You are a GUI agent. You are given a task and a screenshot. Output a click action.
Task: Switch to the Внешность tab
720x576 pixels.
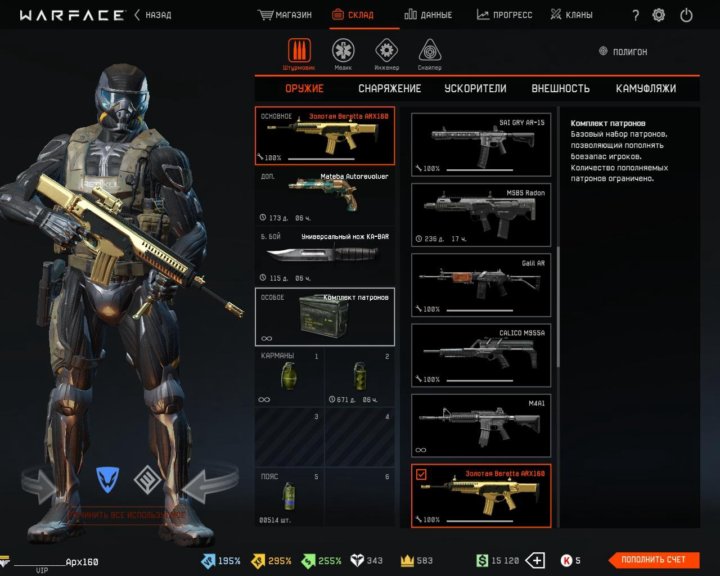tap(560, 88)
